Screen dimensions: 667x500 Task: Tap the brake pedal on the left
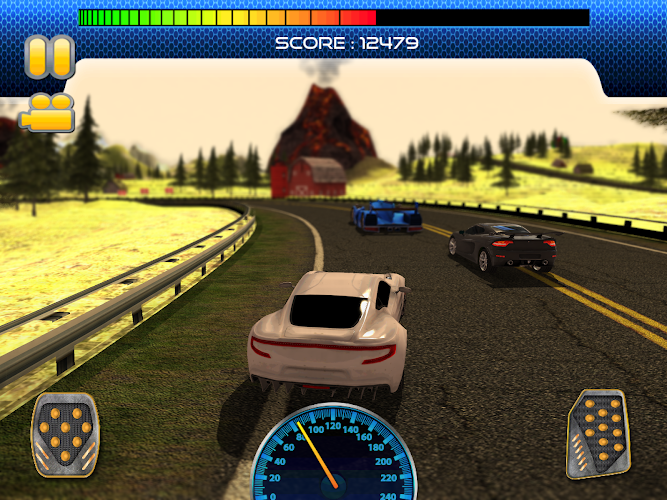tap(66, 435)
